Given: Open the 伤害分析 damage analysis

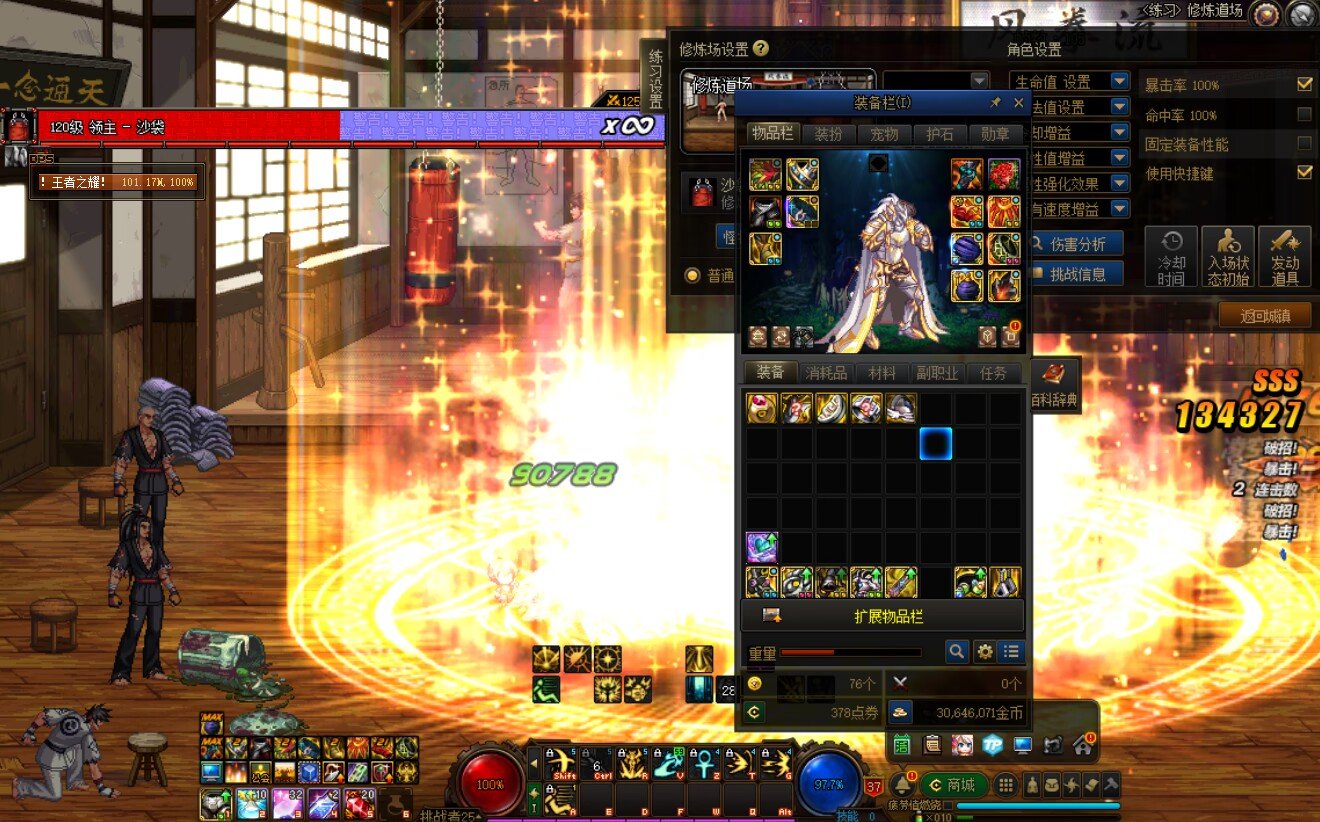Looking at the screenshot, I should (1077, 244).
